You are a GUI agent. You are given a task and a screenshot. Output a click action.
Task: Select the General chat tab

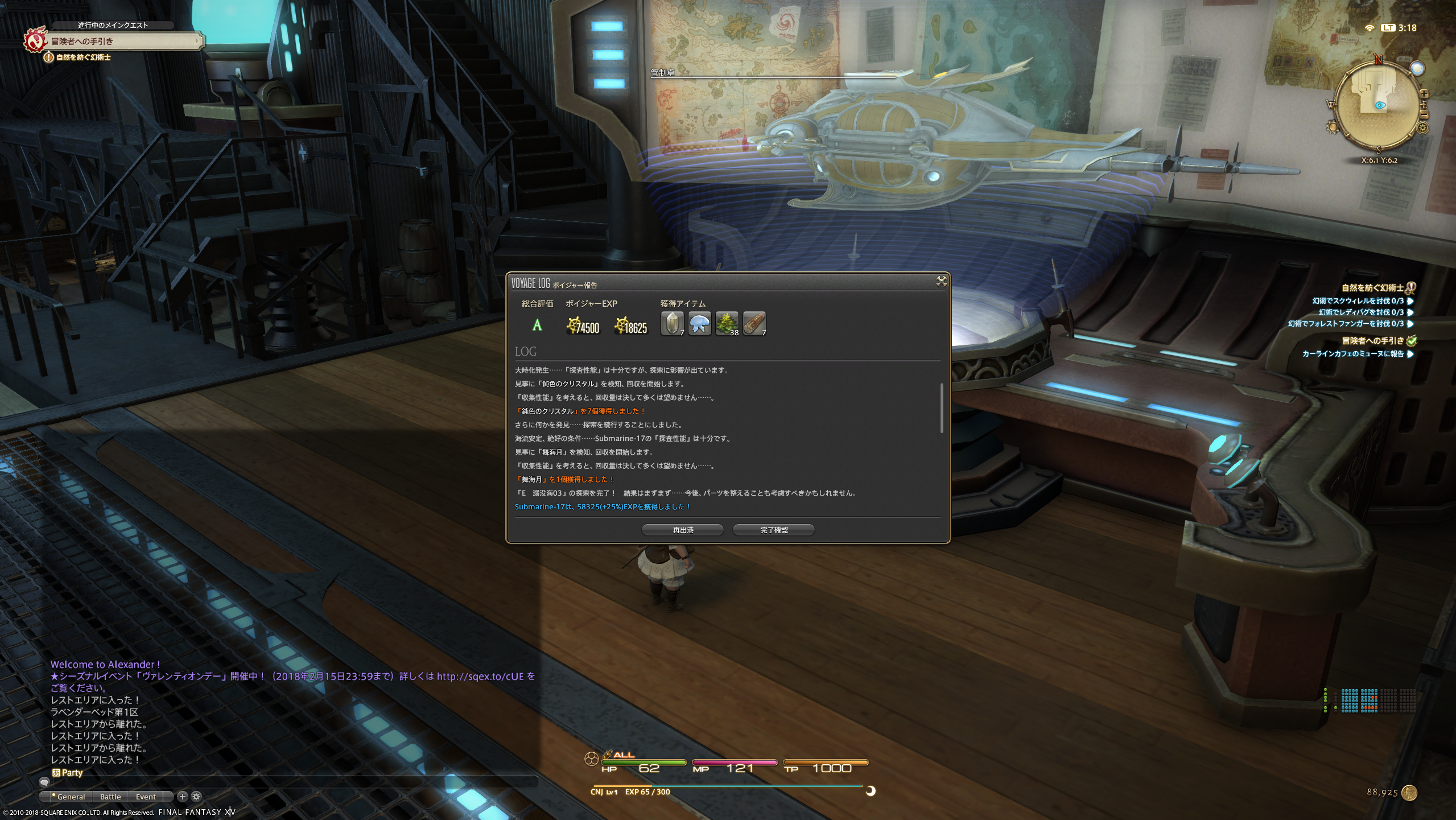[x=71, y=797]
